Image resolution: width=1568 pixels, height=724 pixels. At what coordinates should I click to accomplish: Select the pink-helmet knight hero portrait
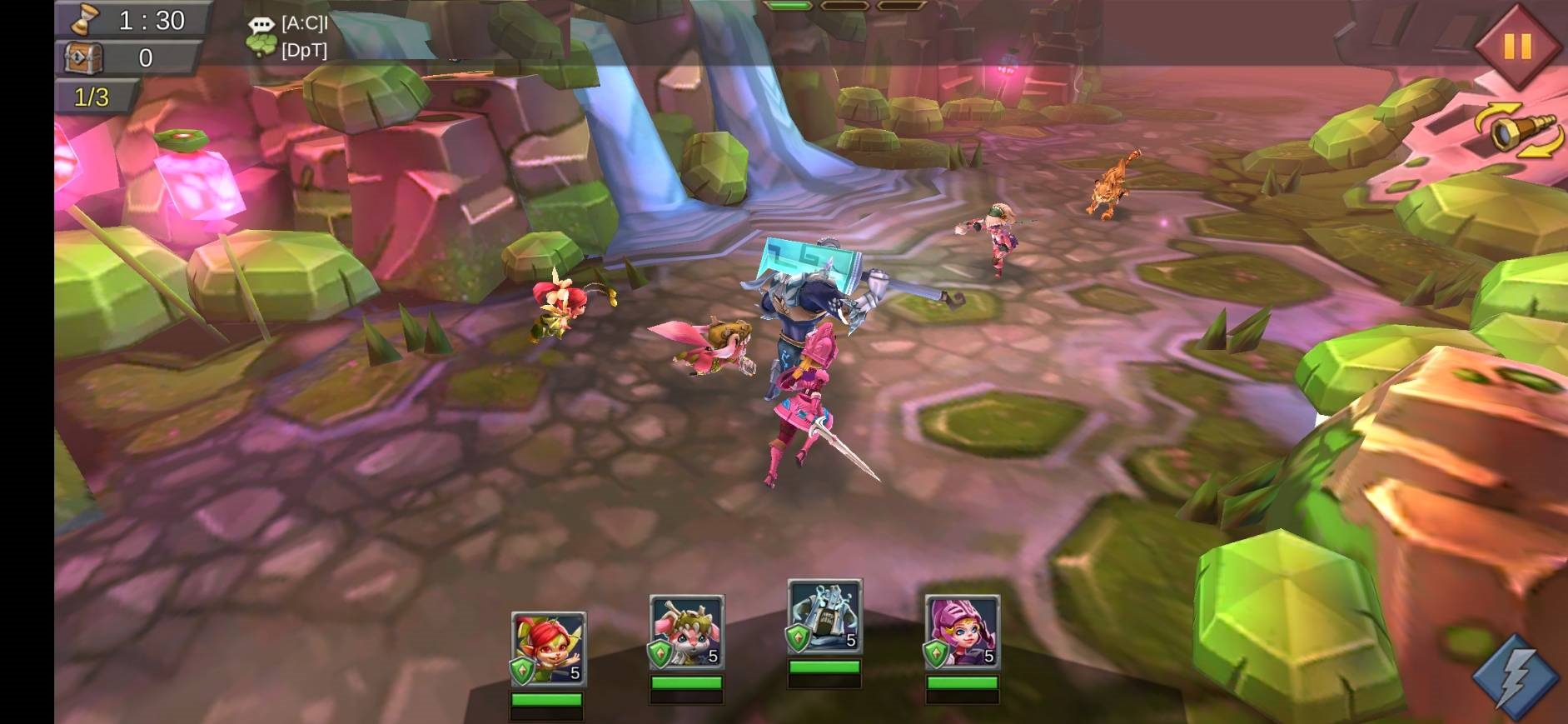pos(962,632)
